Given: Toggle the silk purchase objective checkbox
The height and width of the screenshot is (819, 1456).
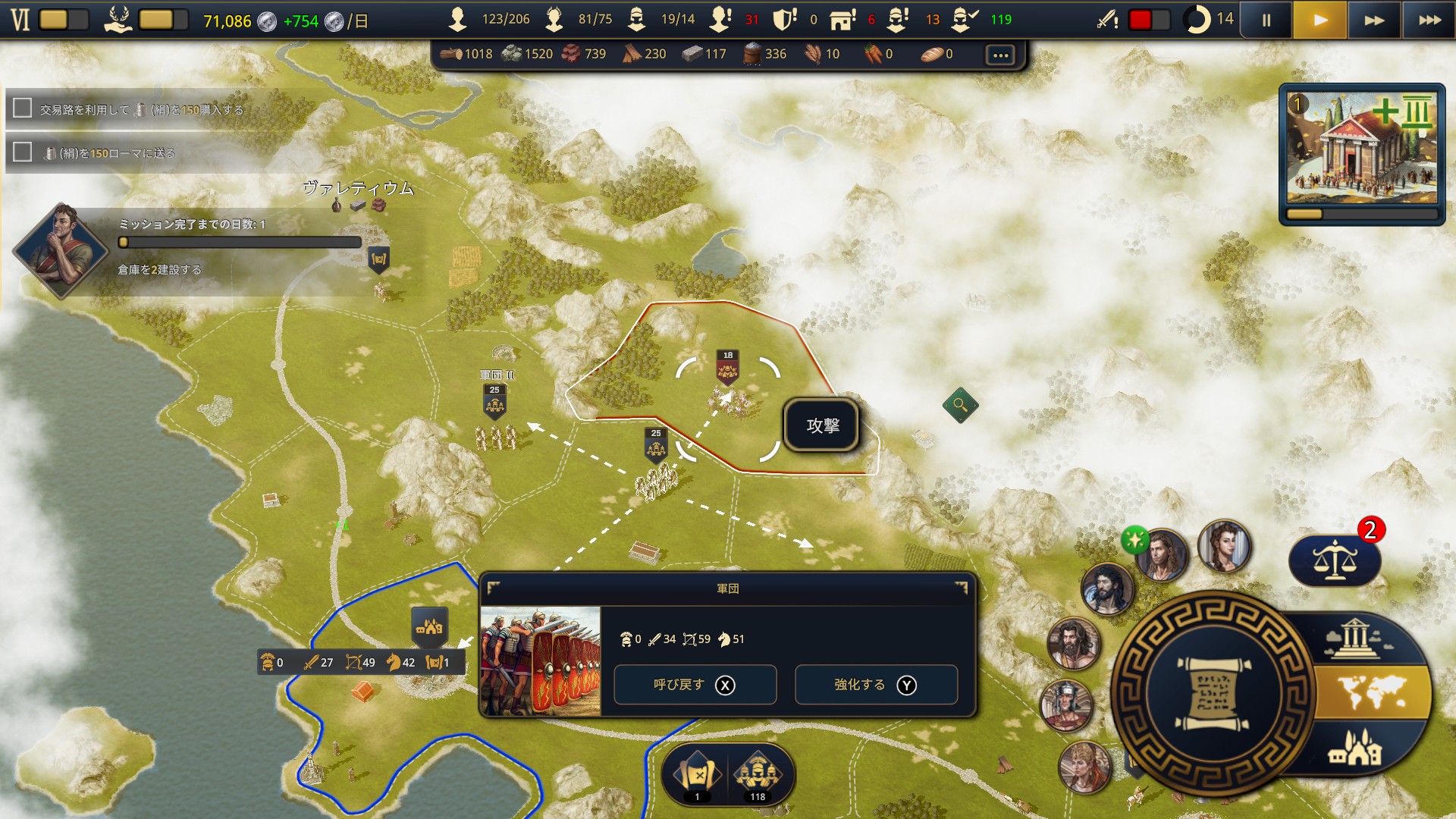Looking at the screenshot, I should tap(23, 108).
